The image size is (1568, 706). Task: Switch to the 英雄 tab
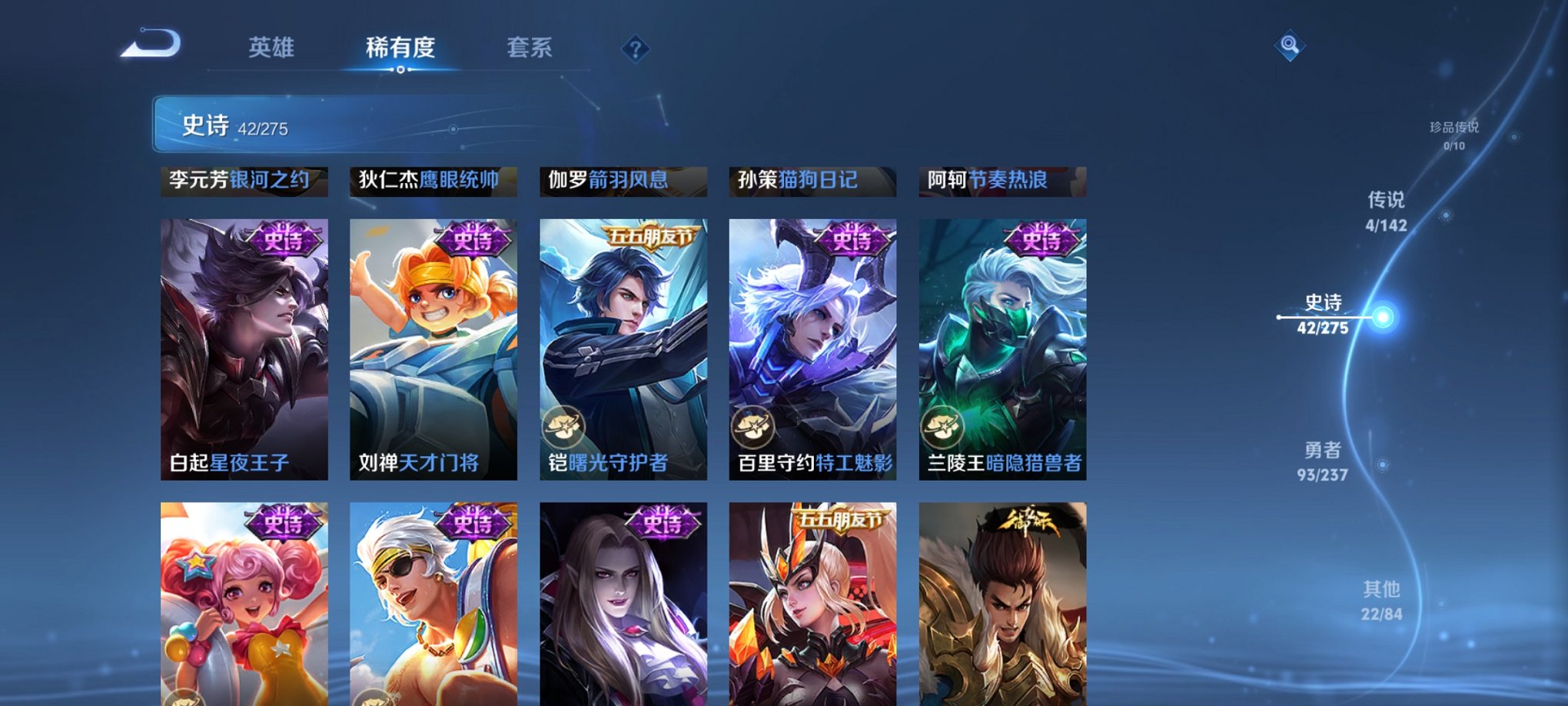pyautogui.click(x=271, y=48)
